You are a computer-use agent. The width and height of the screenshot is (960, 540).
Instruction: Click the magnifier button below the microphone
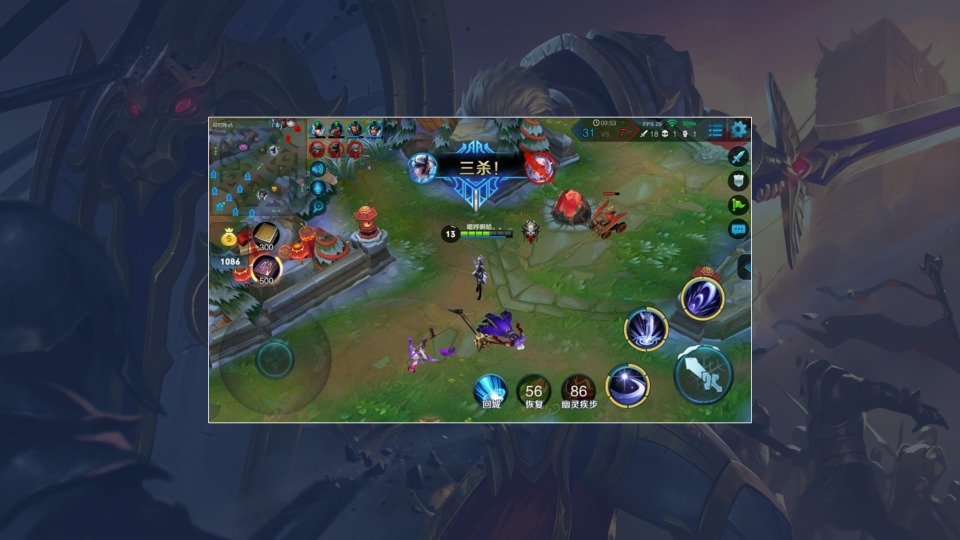point(318,207)
